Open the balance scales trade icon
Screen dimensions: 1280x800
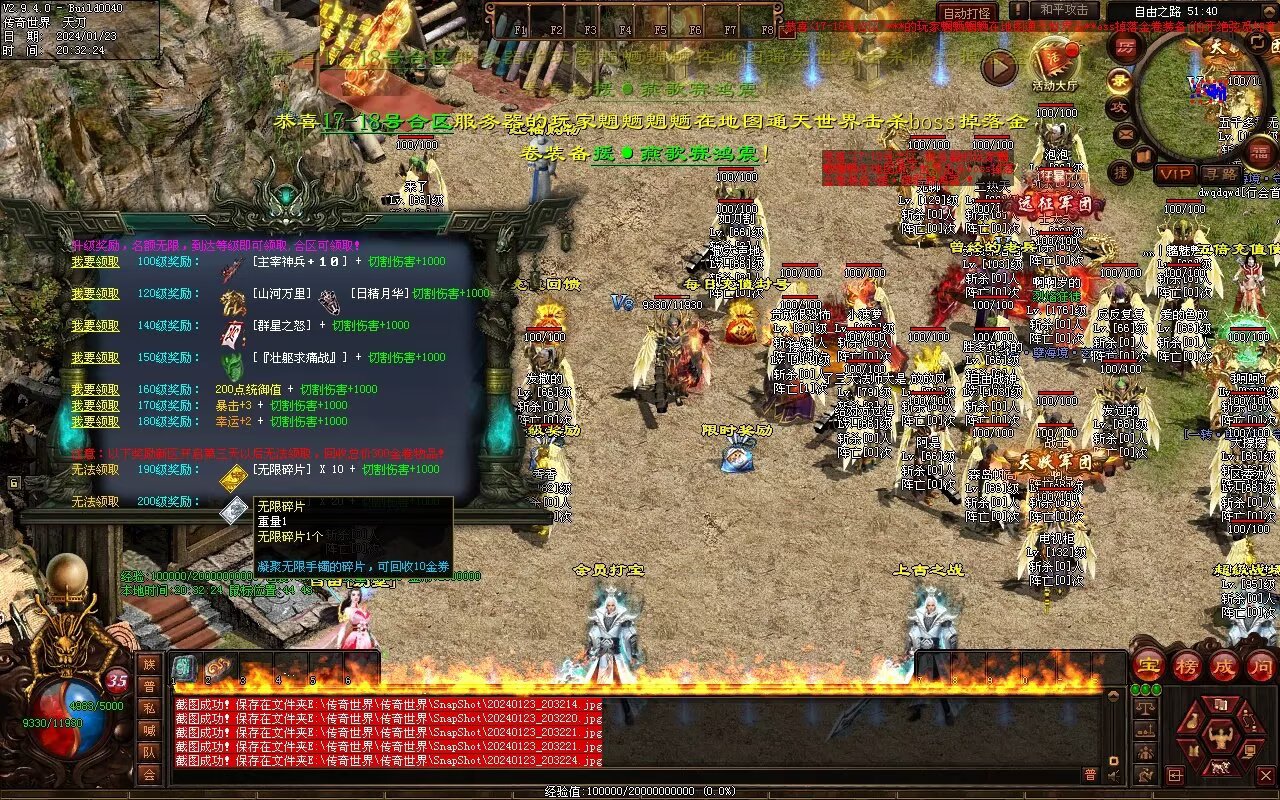1146,707
